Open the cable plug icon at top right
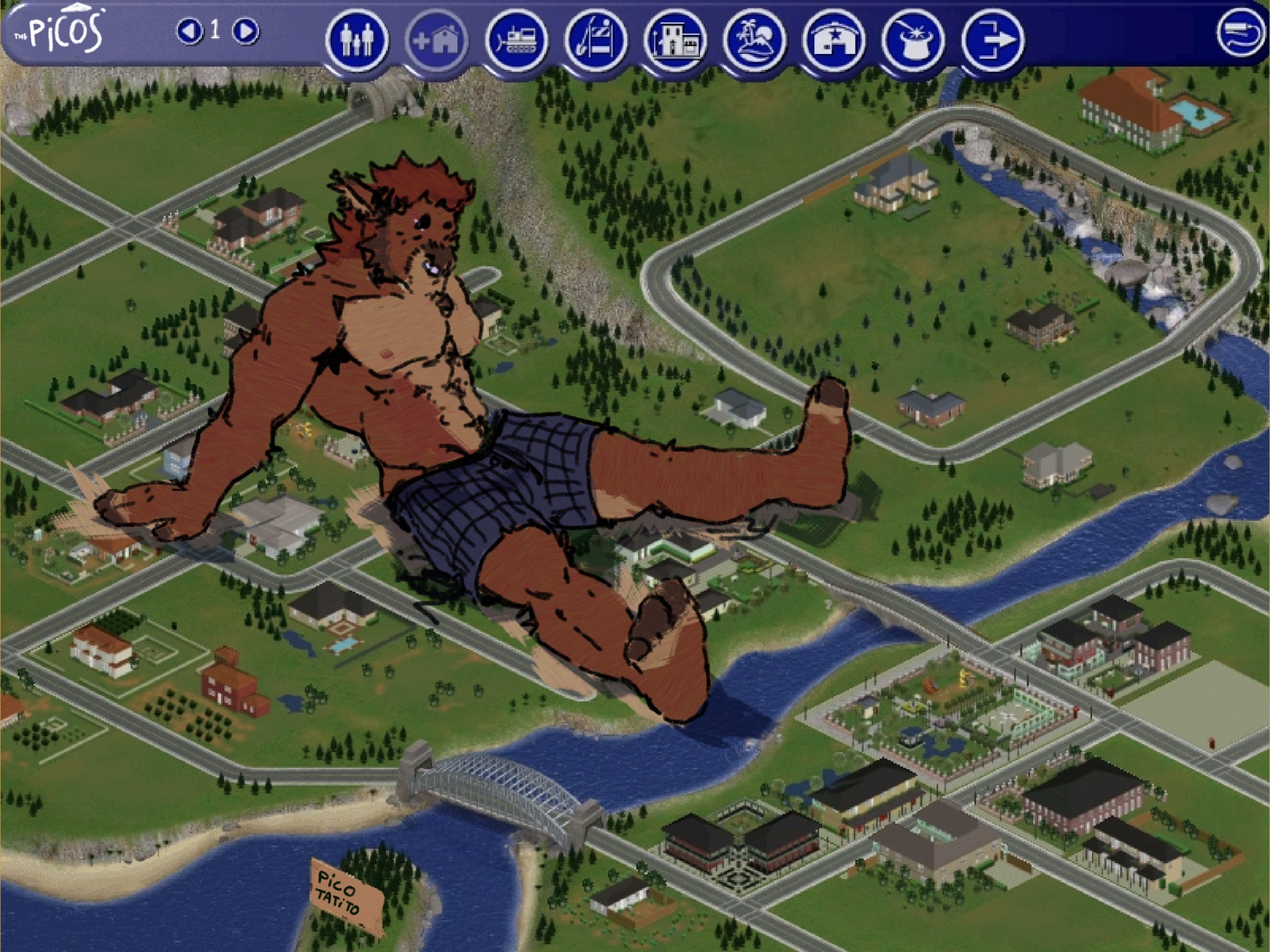 1240,33
